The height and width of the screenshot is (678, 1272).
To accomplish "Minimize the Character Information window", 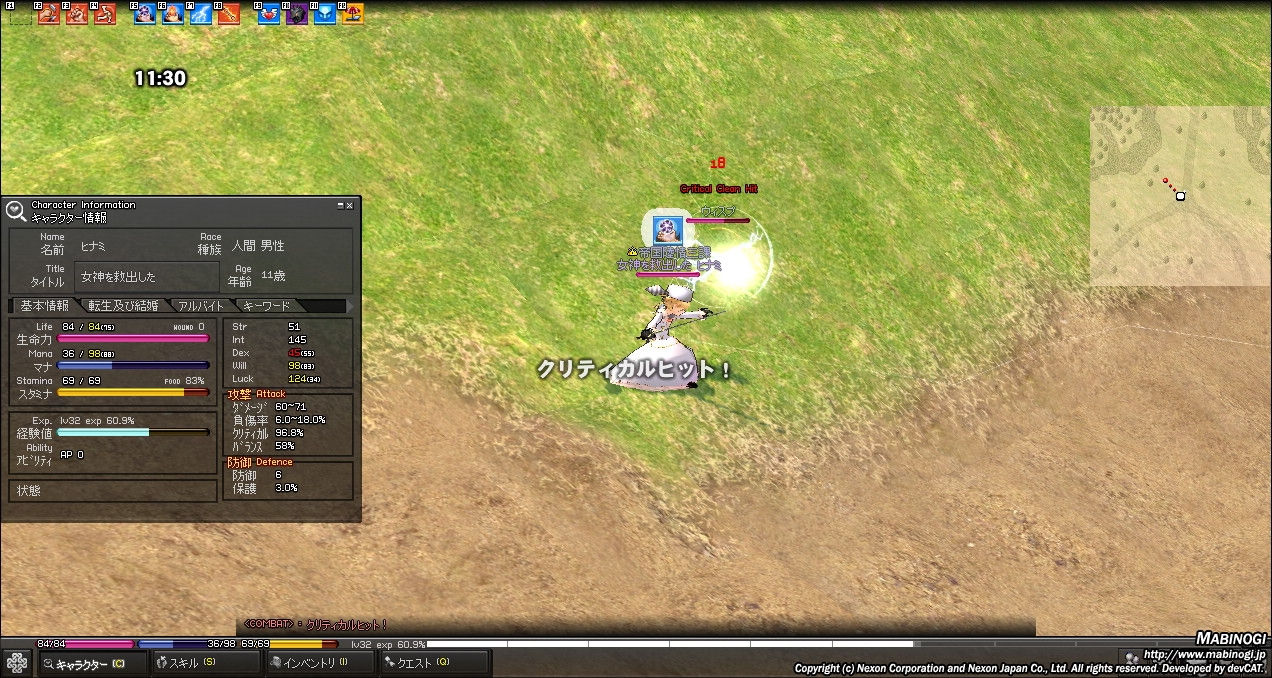I will (x=339, y=205).
